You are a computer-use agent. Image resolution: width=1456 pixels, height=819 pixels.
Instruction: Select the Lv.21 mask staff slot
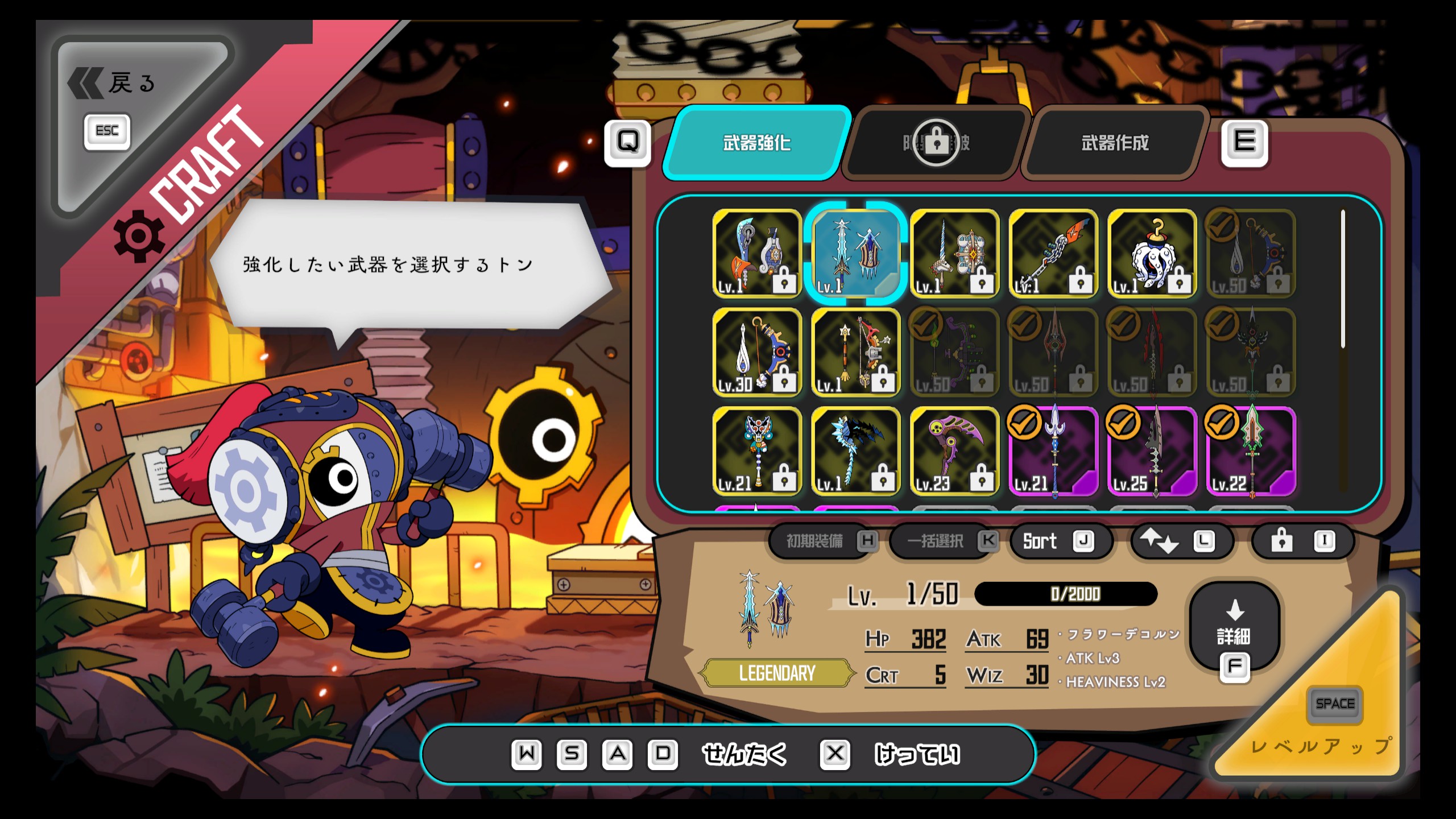pos(756,451)
